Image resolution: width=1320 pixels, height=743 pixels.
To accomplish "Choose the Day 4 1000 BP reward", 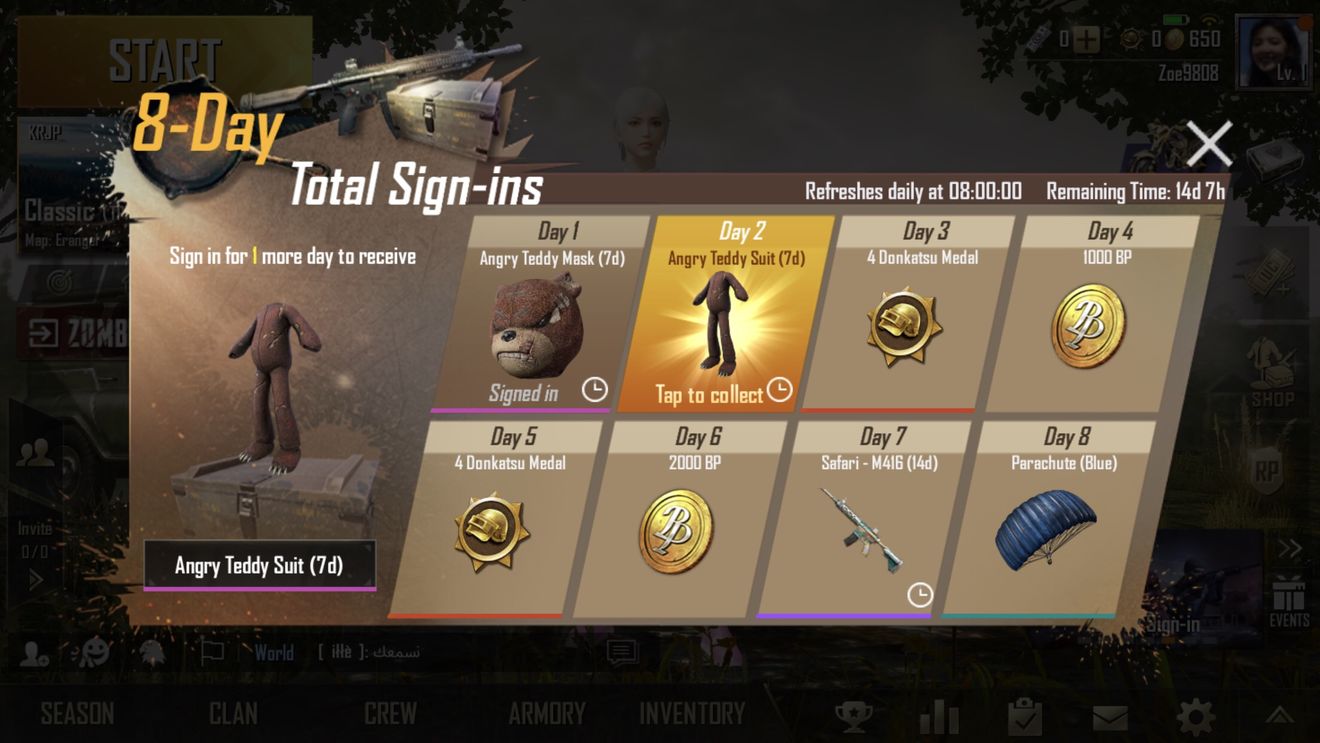I will [1091, 320].
